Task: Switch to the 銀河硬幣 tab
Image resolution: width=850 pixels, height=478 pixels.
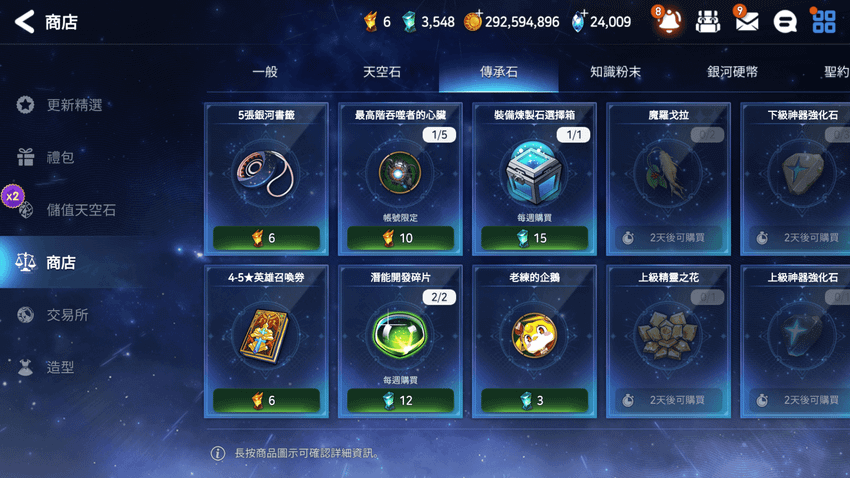Action: [x=732, y=72]
